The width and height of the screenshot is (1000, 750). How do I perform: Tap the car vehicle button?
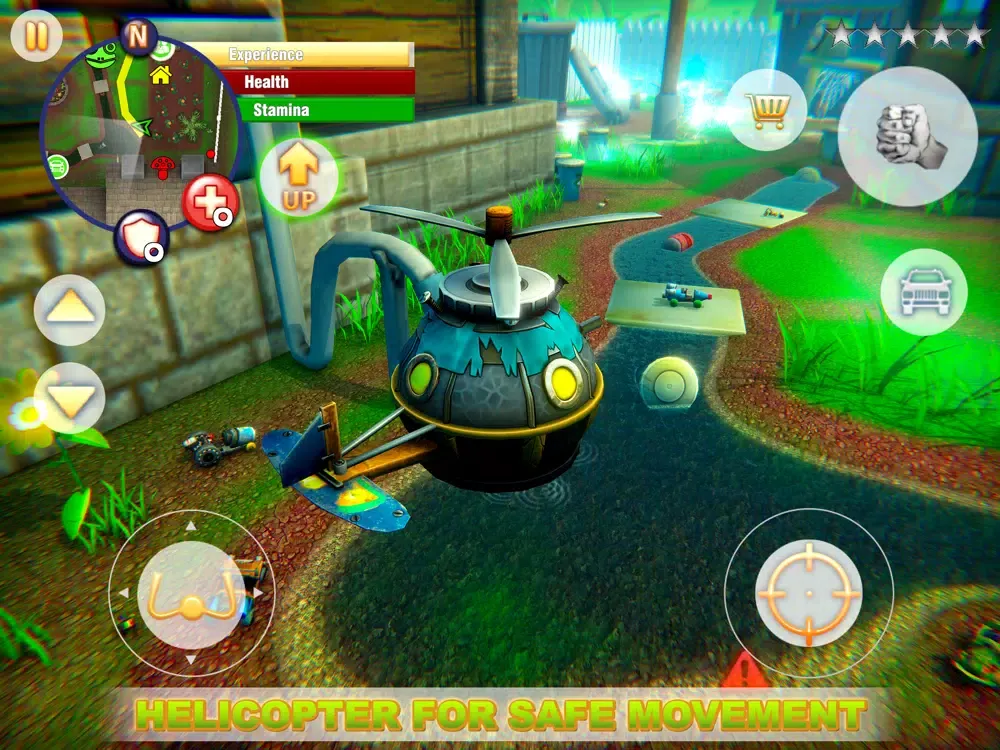924,292
